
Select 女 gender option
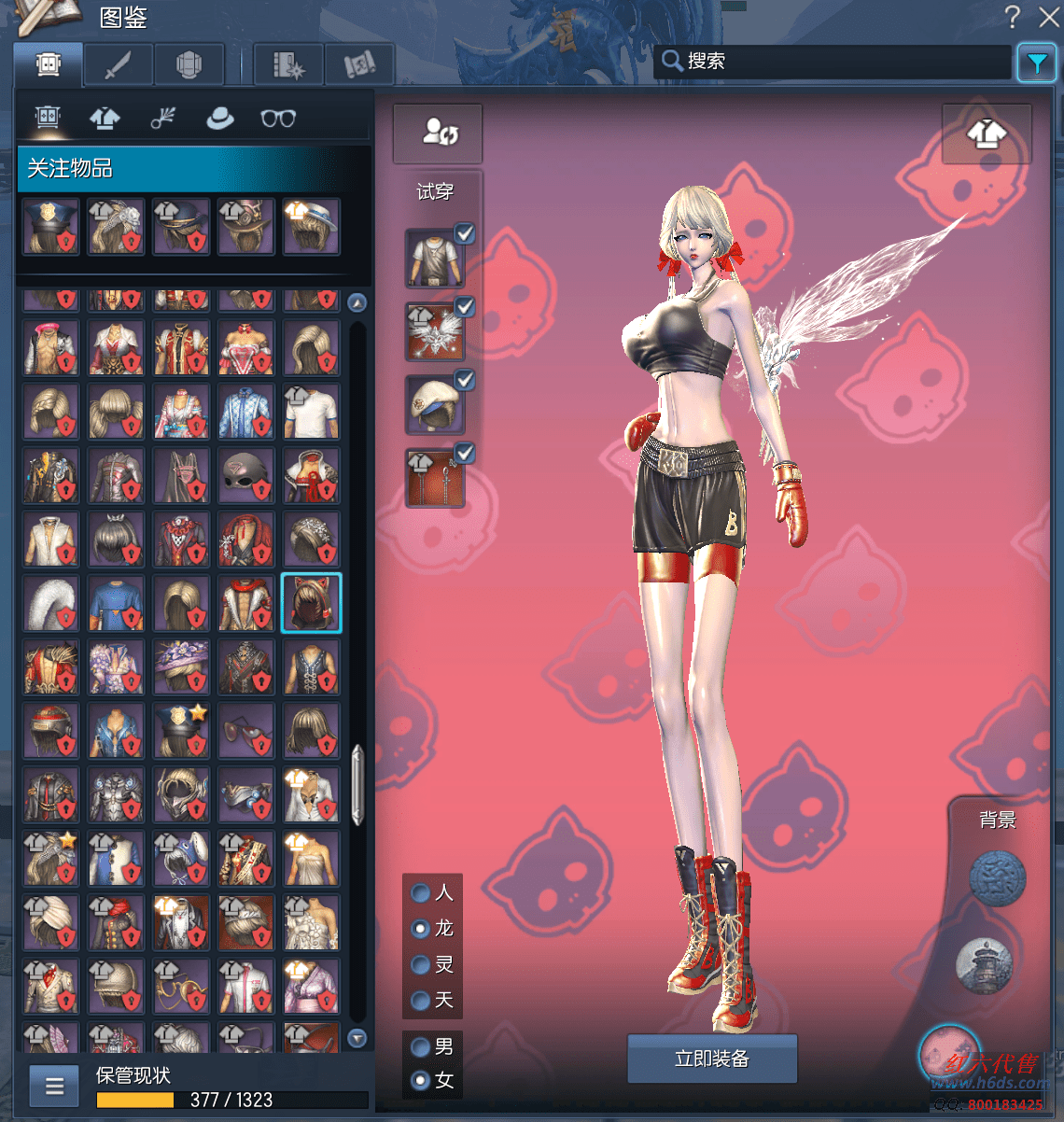pos(421,1081)
